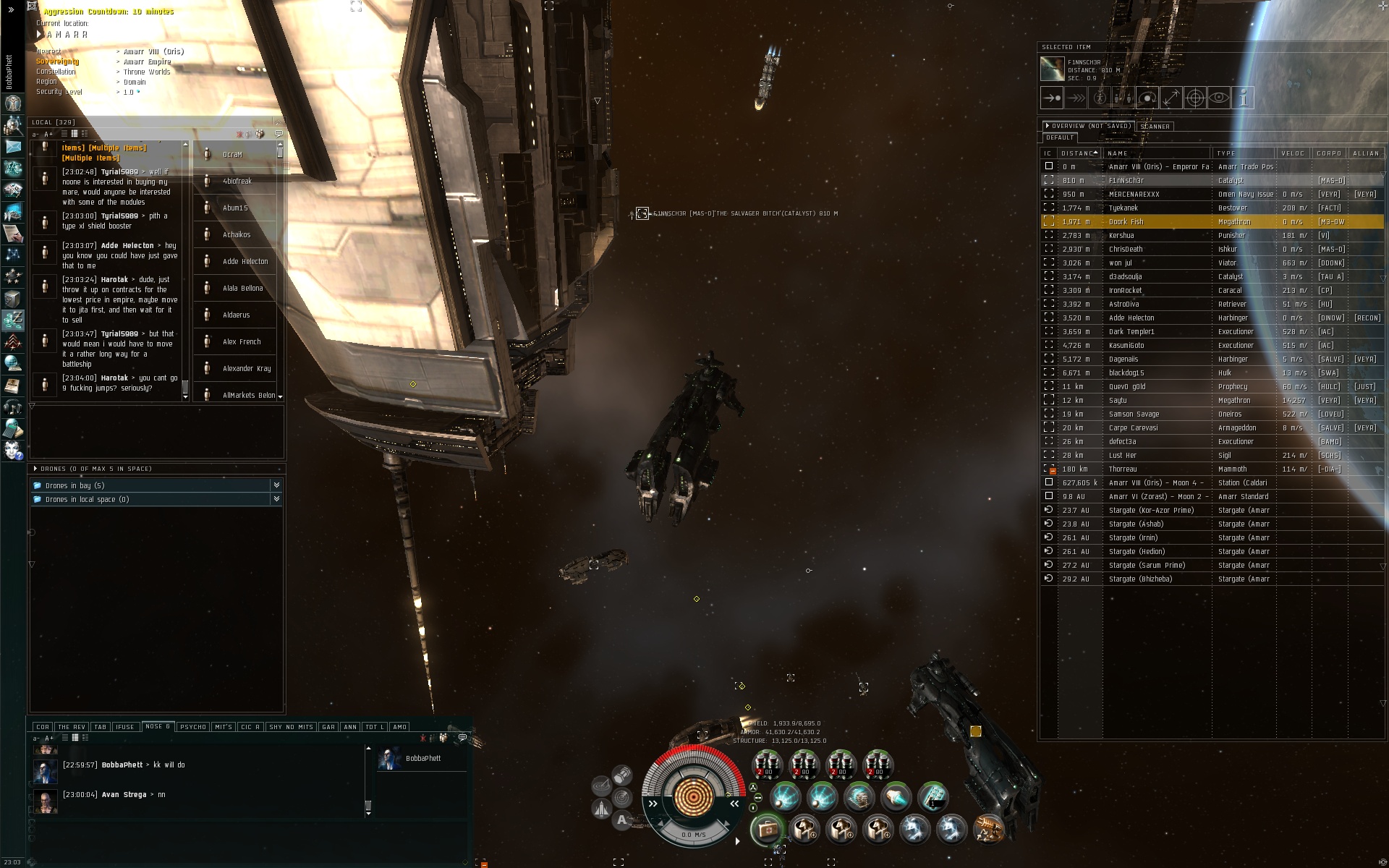Activate the medkit repair module
Viewport: 1389px width, 868px height.
point(767,830)
